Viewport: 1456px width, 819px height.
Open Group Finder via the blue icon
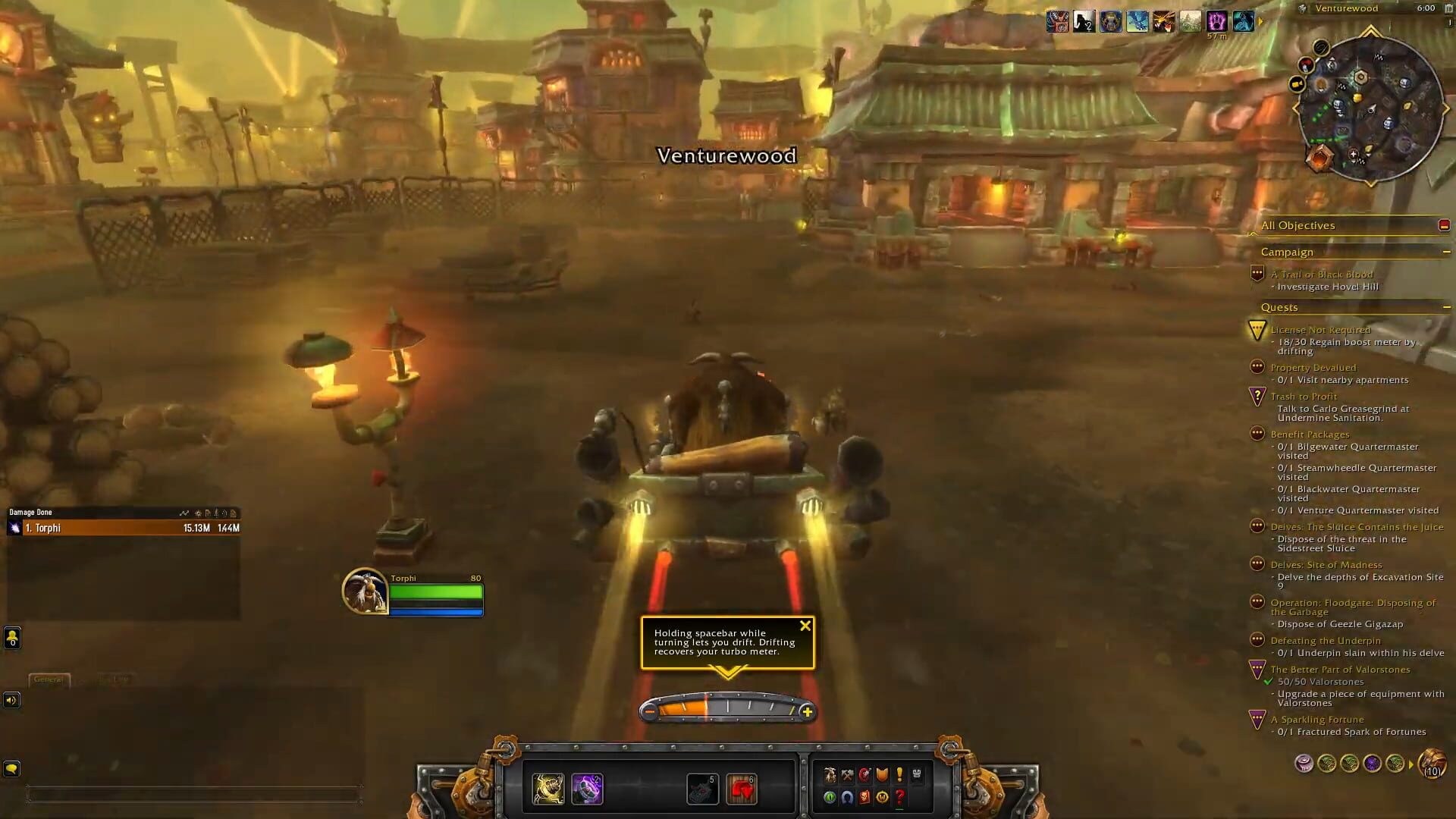click(x=846, y=798)
